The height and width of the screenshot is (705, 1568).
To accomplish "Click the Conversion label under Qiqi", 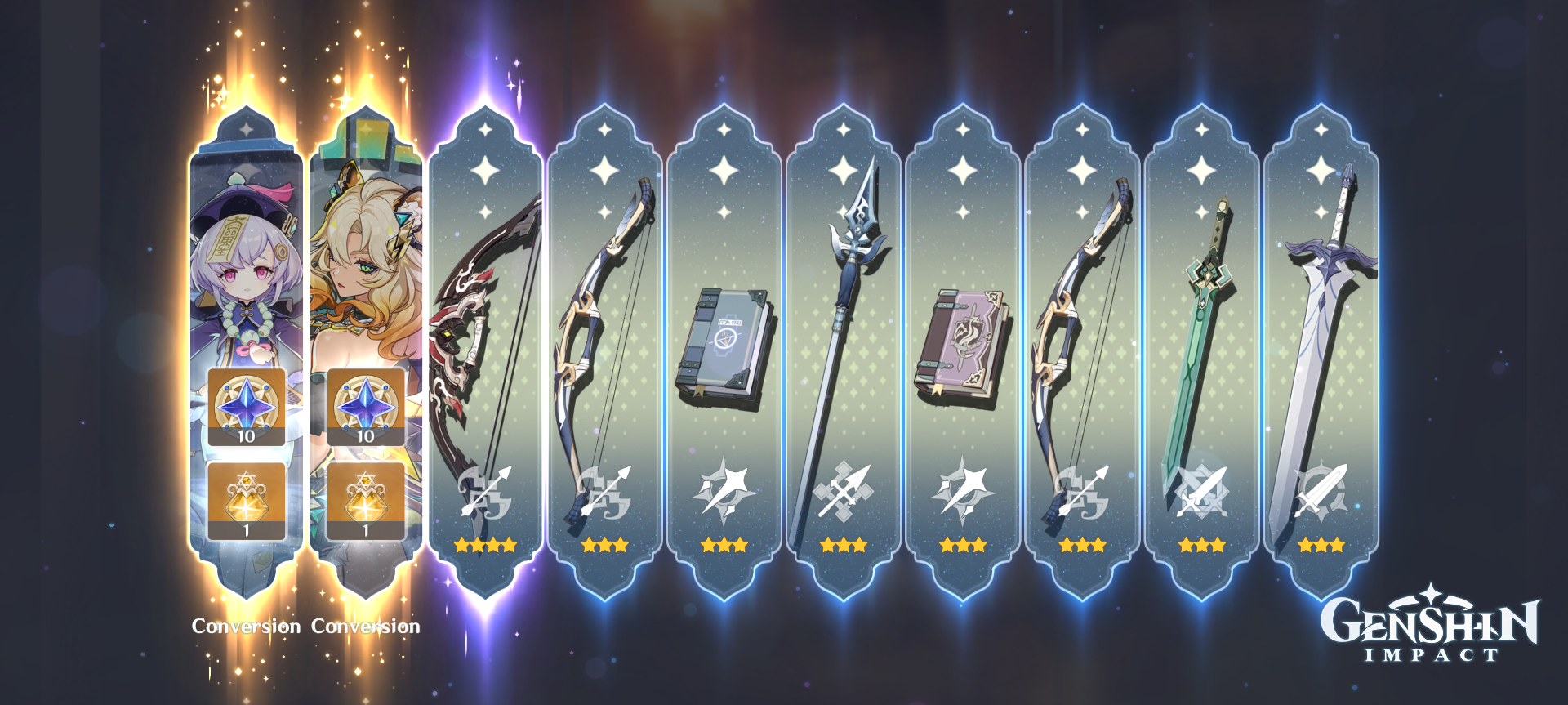I will coord(247,627).
